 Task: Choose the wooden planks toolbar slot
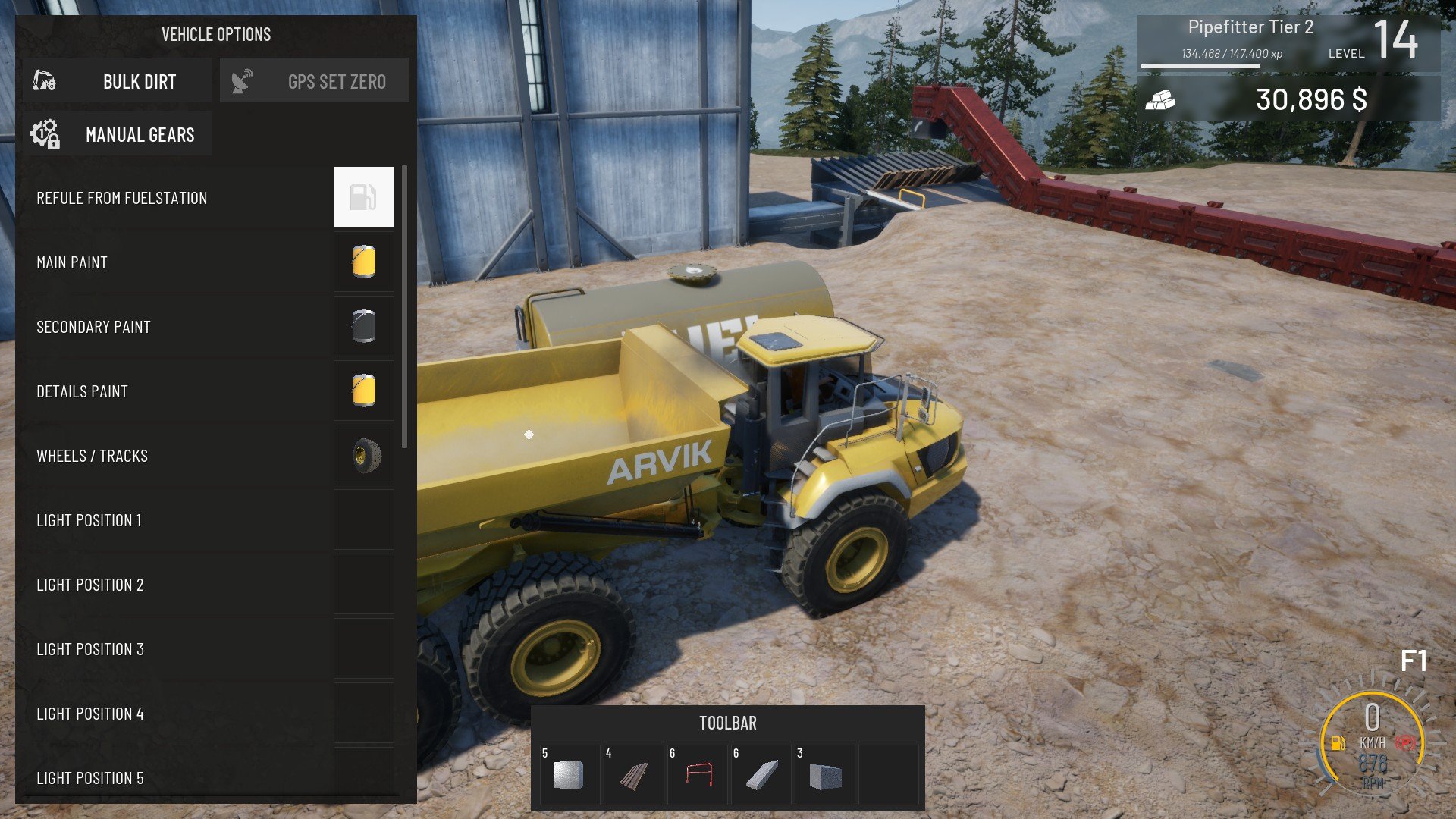633,775
